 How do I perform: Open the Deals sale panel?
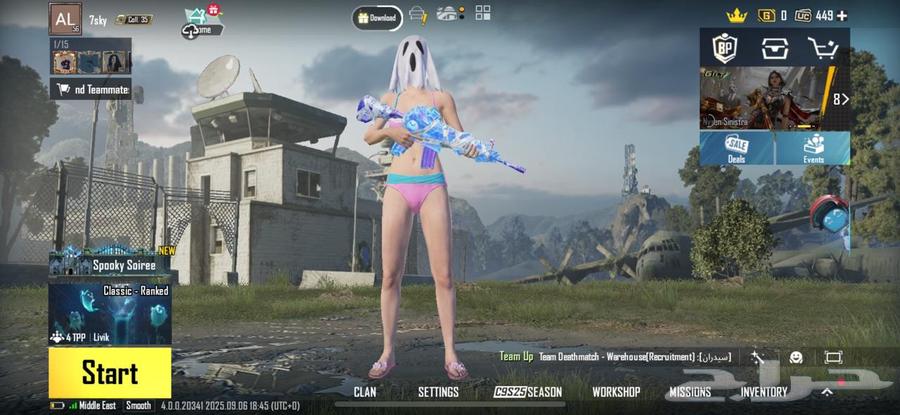tap(736, 148)
